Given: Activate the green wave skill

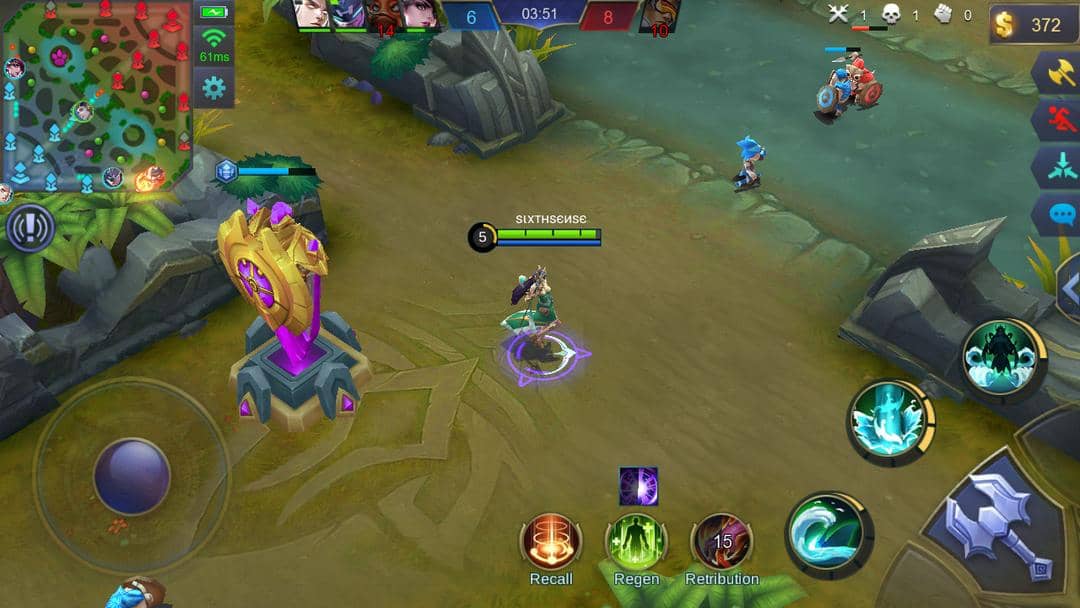Looking at the screenshot, I should (829, 535).
